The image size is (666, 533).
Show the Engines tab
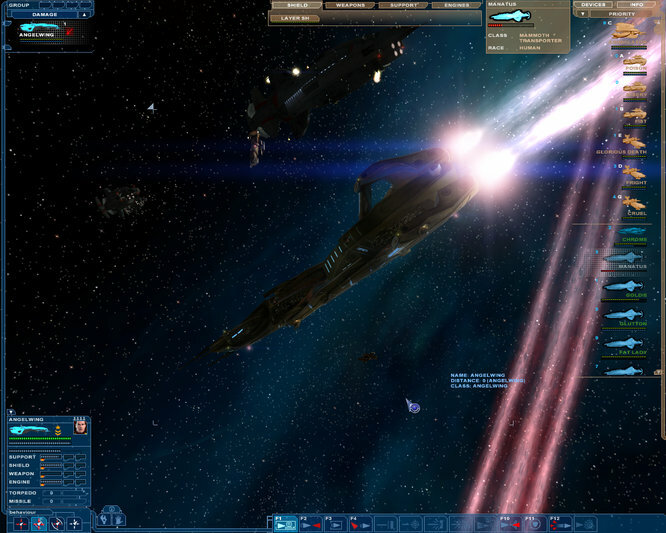click(456, 5)
